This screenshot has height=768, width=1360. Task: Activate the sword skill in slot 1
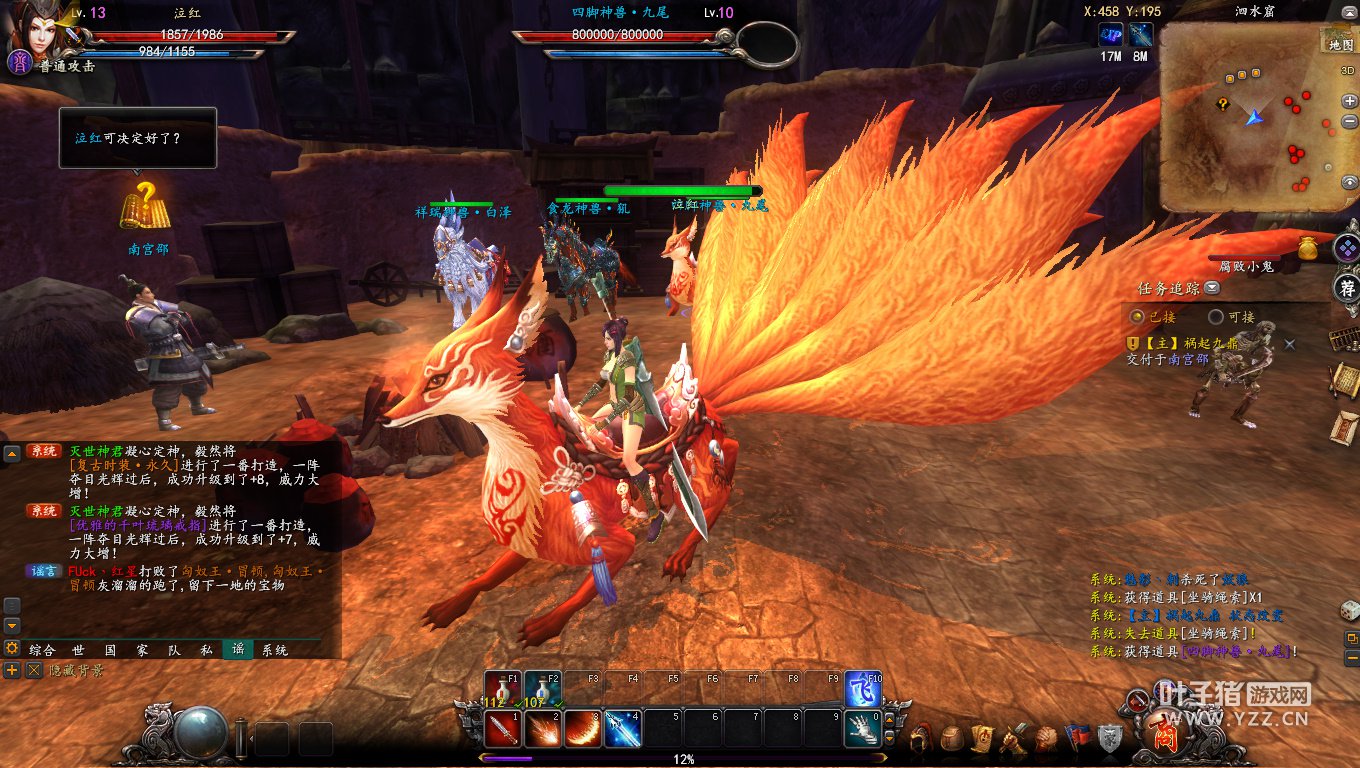pyautogui.click(x=502, y=729)
